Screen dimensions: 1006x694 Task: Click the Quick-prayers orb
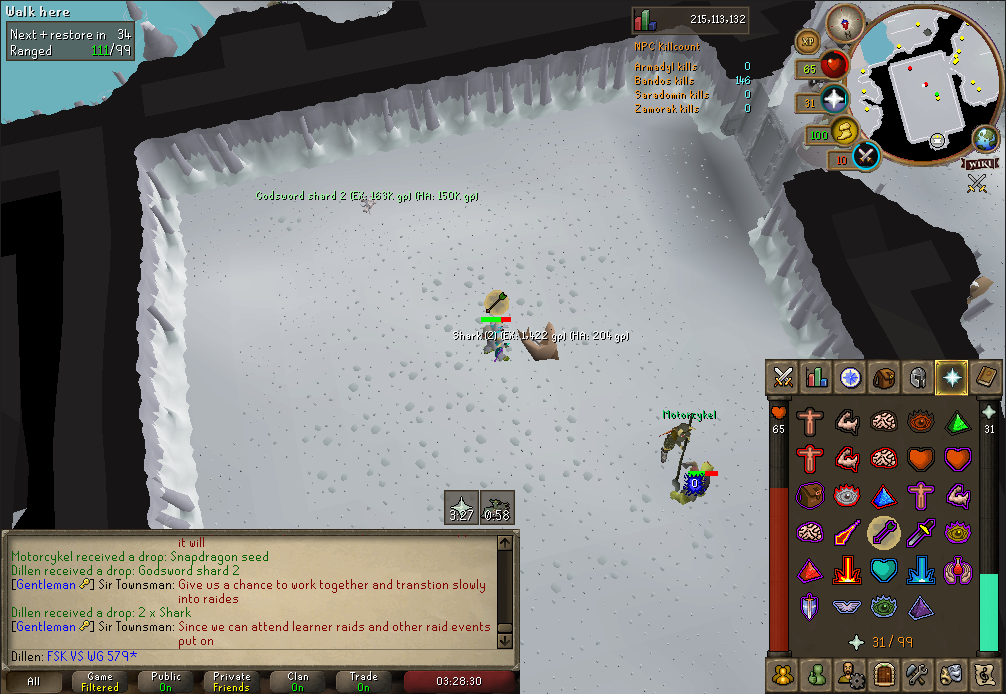832,101
